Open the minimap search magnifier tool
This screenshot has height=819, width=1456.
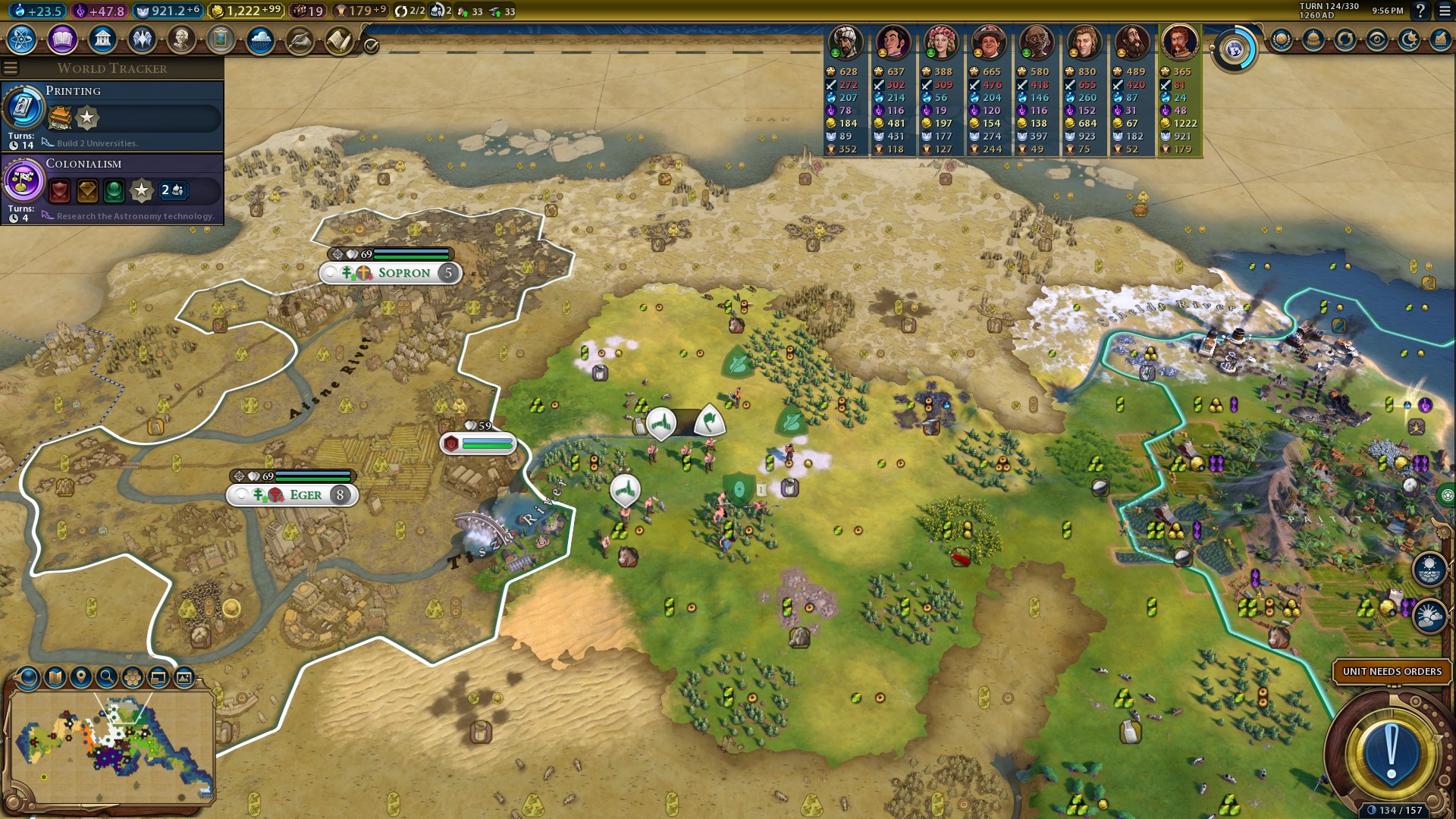pyautogui.click(x=107, y=677)
